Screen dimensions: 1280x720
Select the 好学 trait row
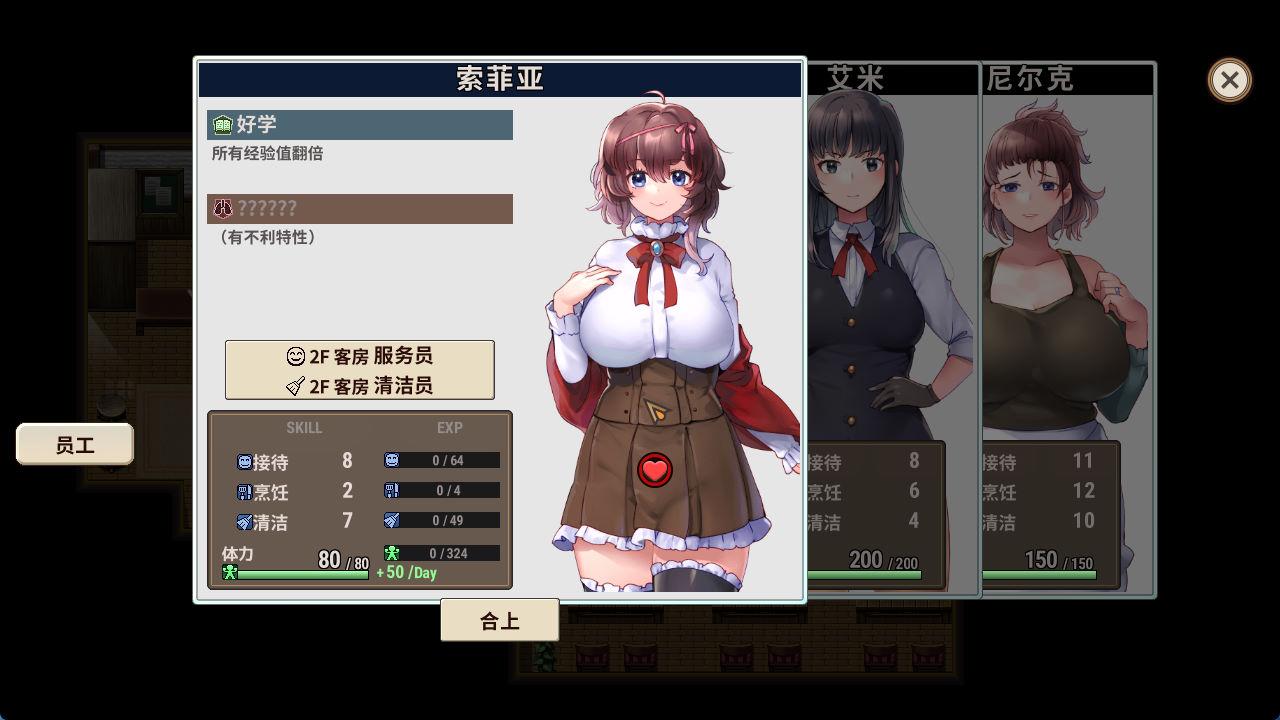[x=360, y=125]
